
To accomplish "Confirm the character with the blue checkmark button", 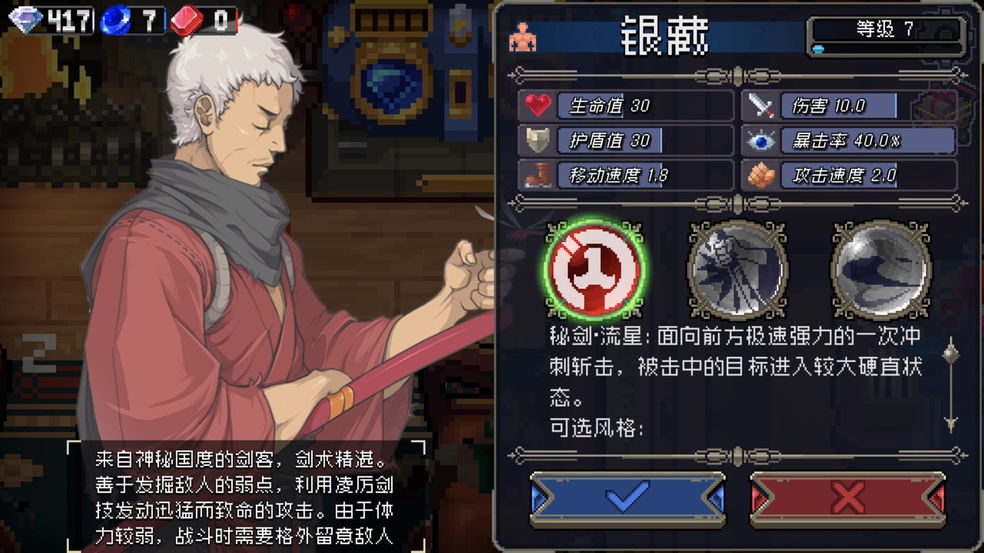I will click(x=627, y=497).
